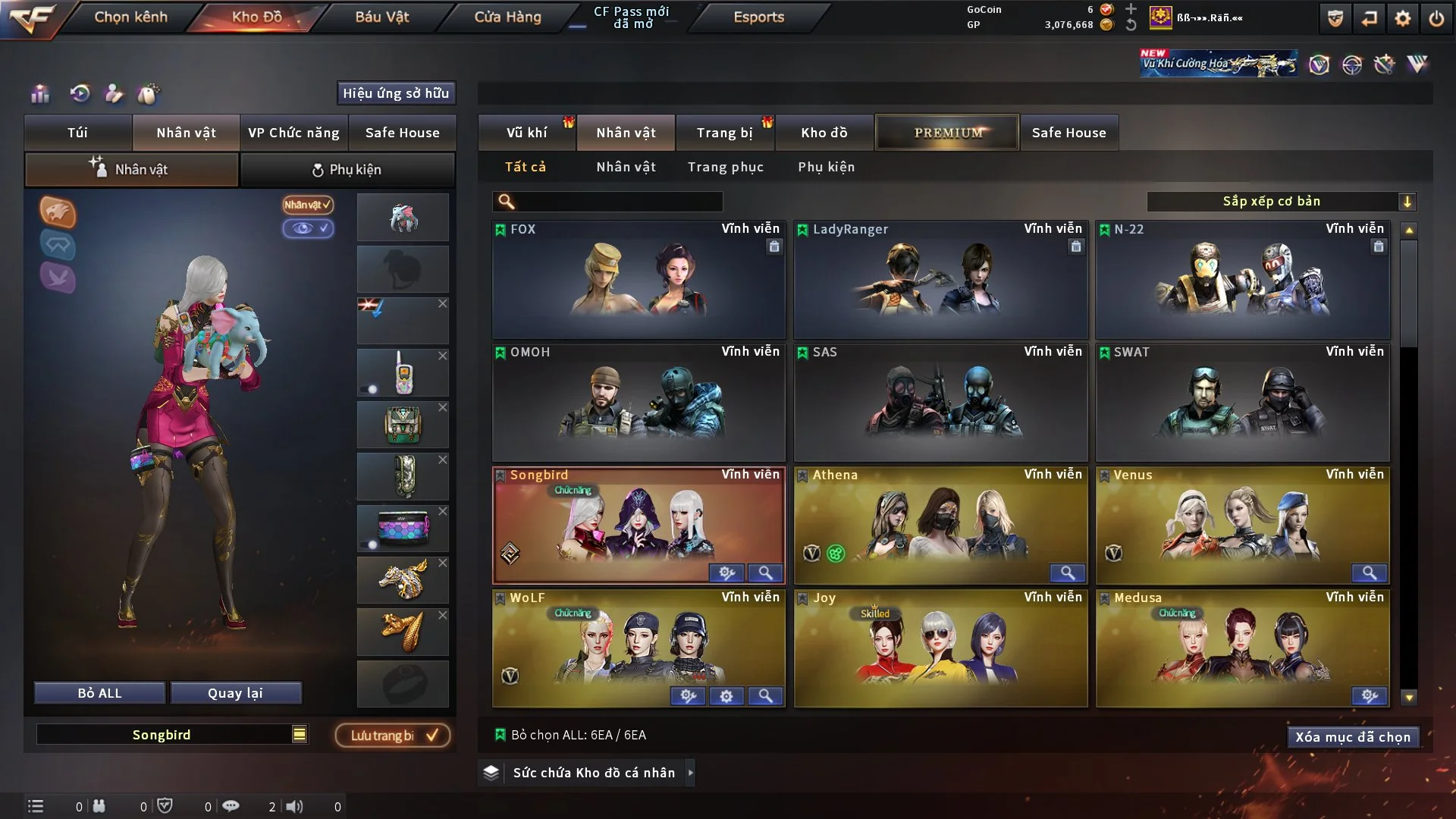The image size is (1456, 819).
Task: Select the FOX character card
Action: click(x=639, y=279)
